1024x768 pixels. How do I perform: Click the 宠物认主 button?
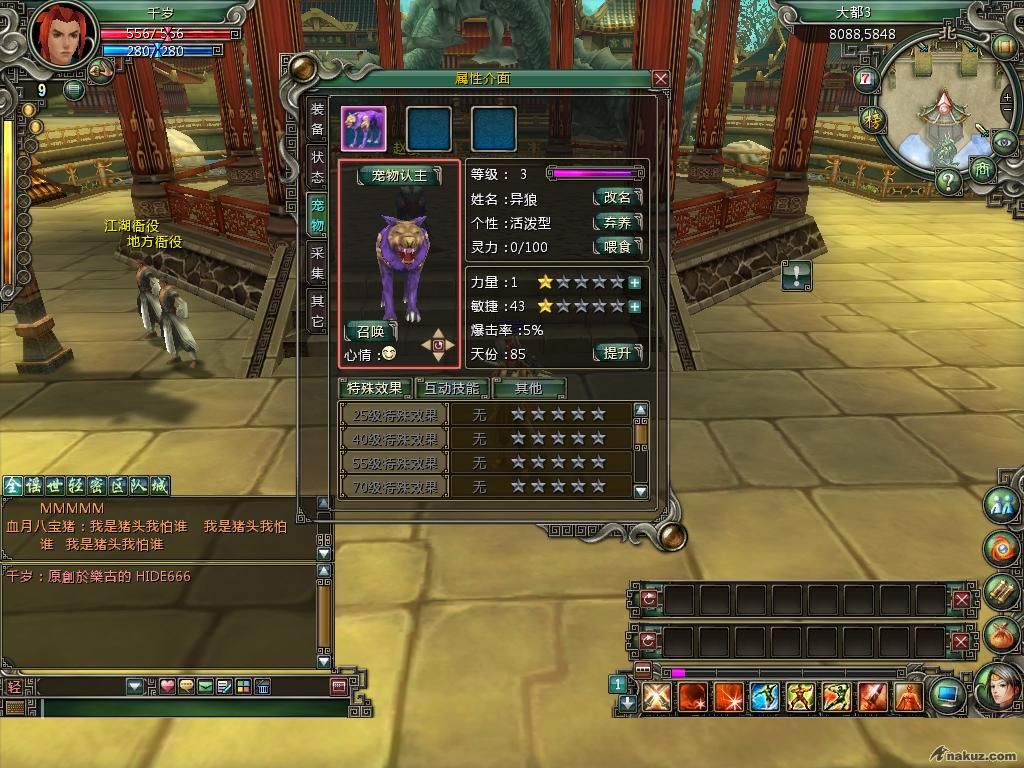[399, 176]
